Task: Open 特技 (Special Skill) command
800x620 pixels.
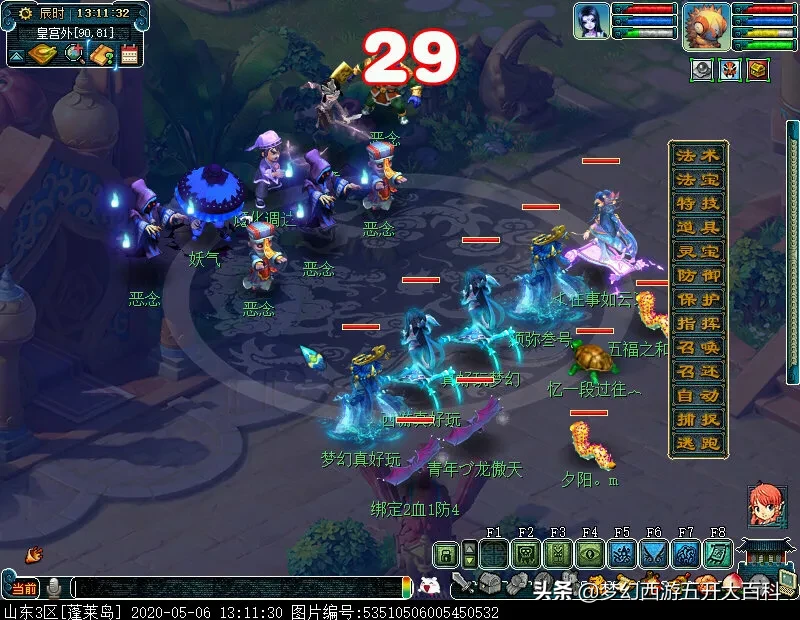Action: (698, 203)
